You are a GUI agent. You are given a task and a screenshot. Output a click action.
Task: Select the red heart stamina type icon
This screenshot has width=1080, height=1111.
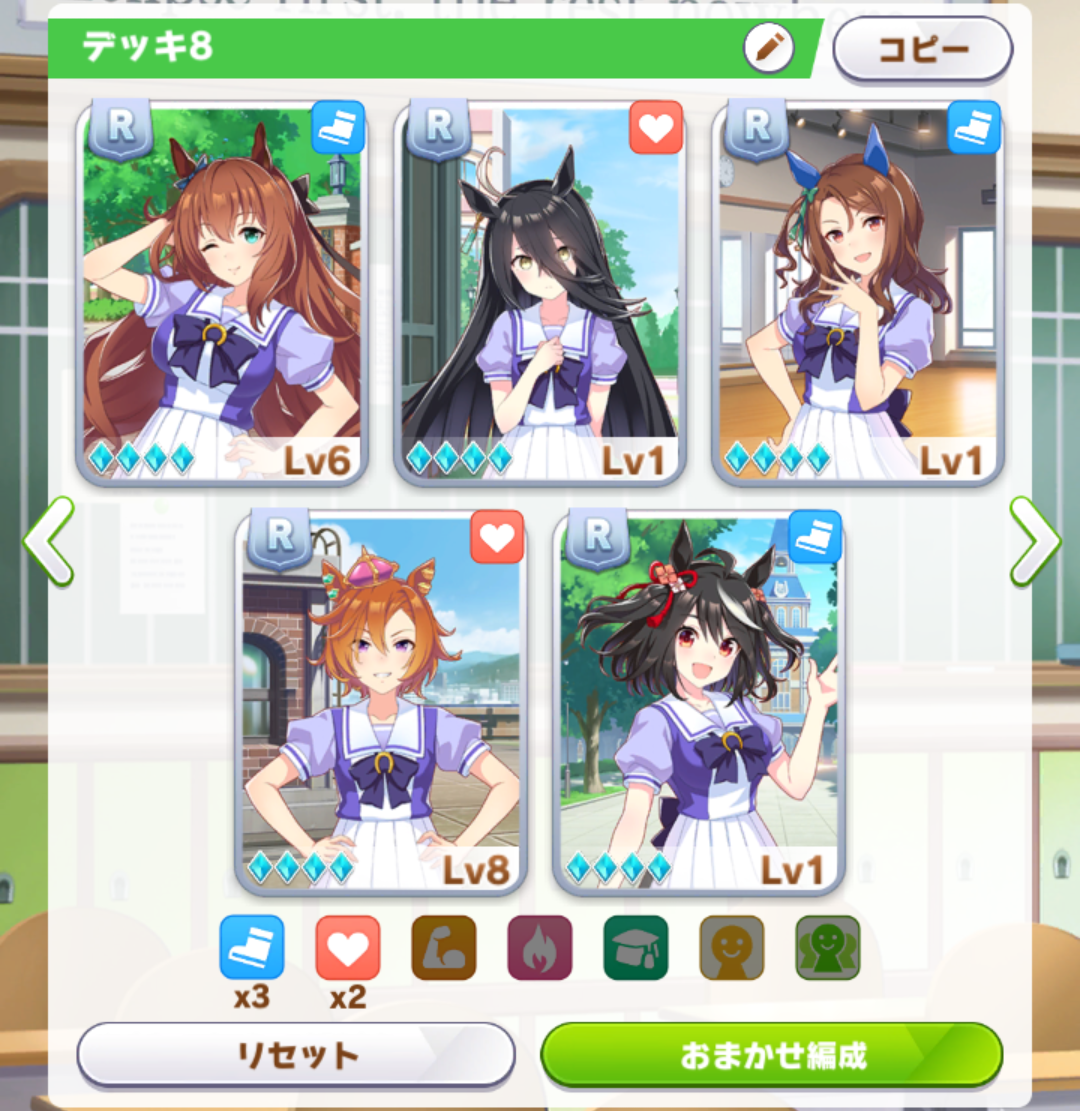pyautogui.click(x=348, y=947)
